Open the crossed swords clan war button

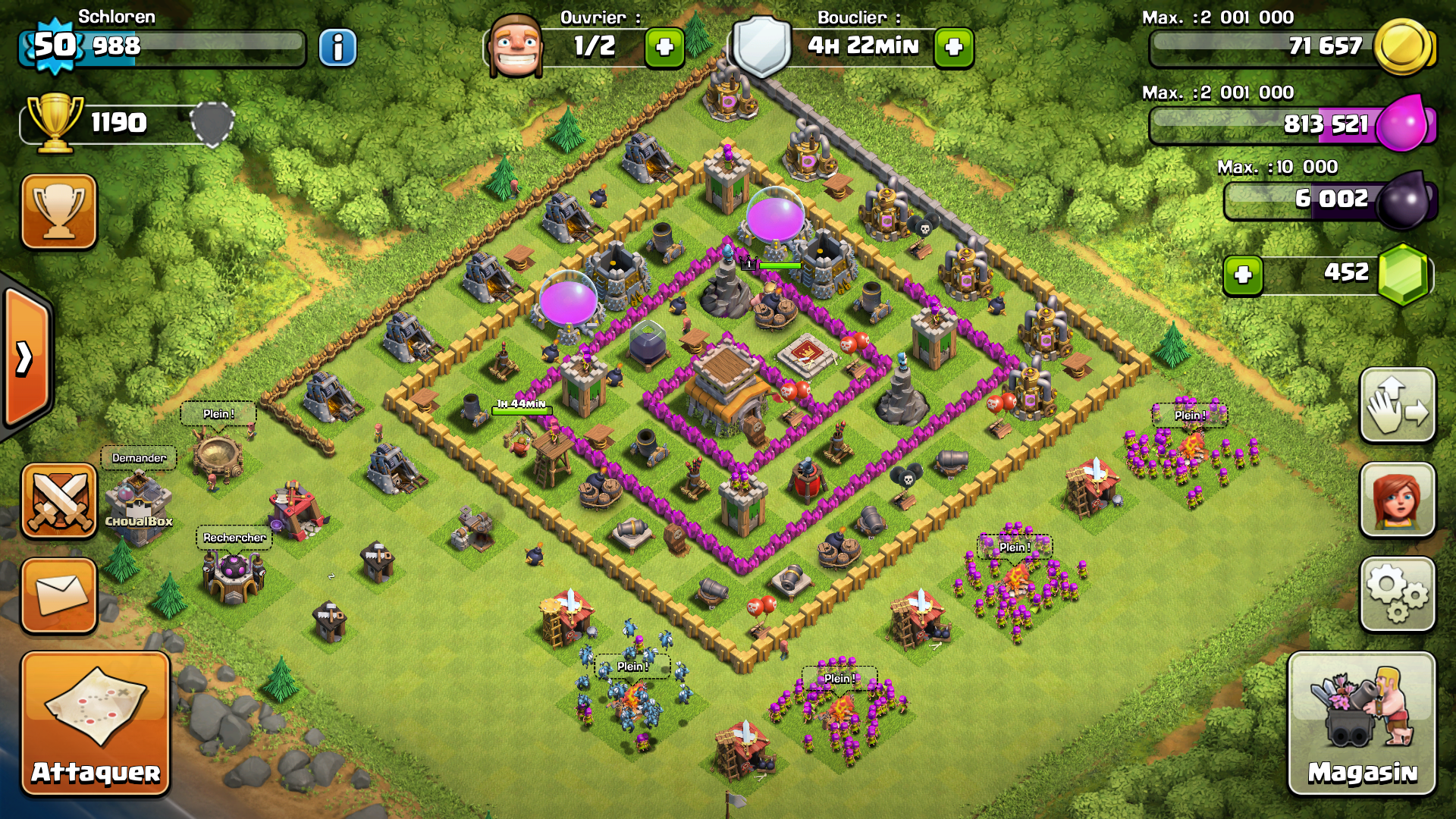59,500
